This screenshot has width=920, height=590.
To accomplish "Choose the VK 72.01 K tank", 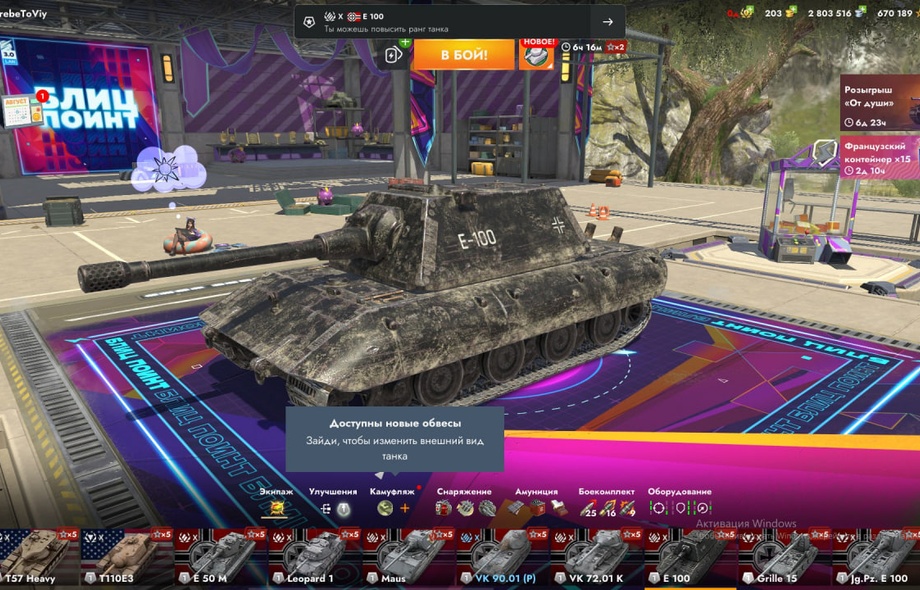I will 595,557.
